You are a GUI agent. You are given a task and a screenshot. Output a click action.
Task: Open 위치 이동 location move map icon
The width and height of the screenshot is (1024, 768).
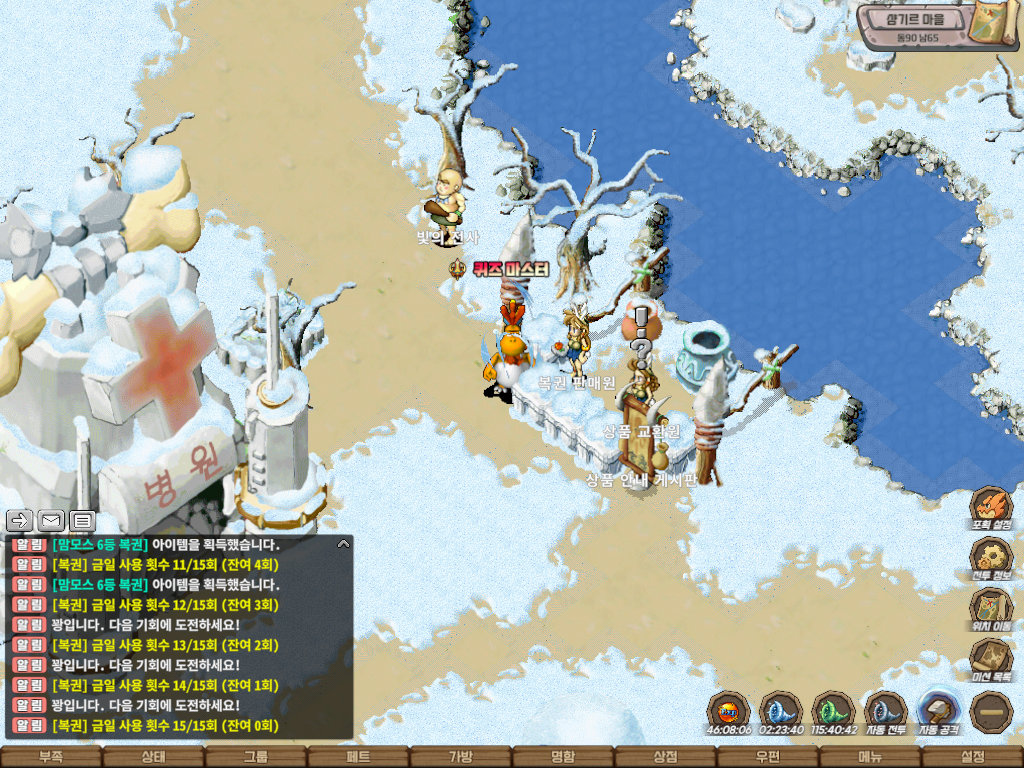point(991,608)
